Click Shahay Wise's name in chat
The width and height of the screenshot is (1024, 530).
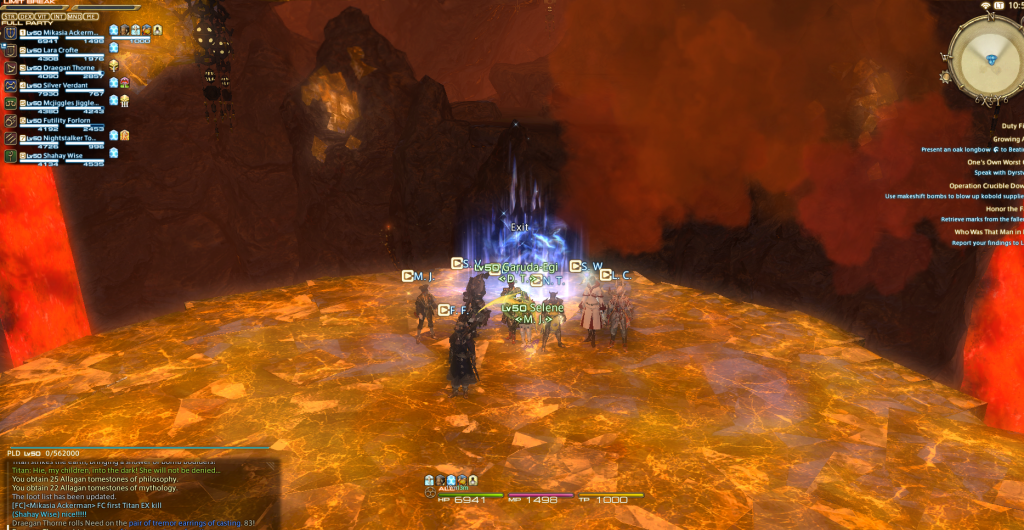(36, 515)
